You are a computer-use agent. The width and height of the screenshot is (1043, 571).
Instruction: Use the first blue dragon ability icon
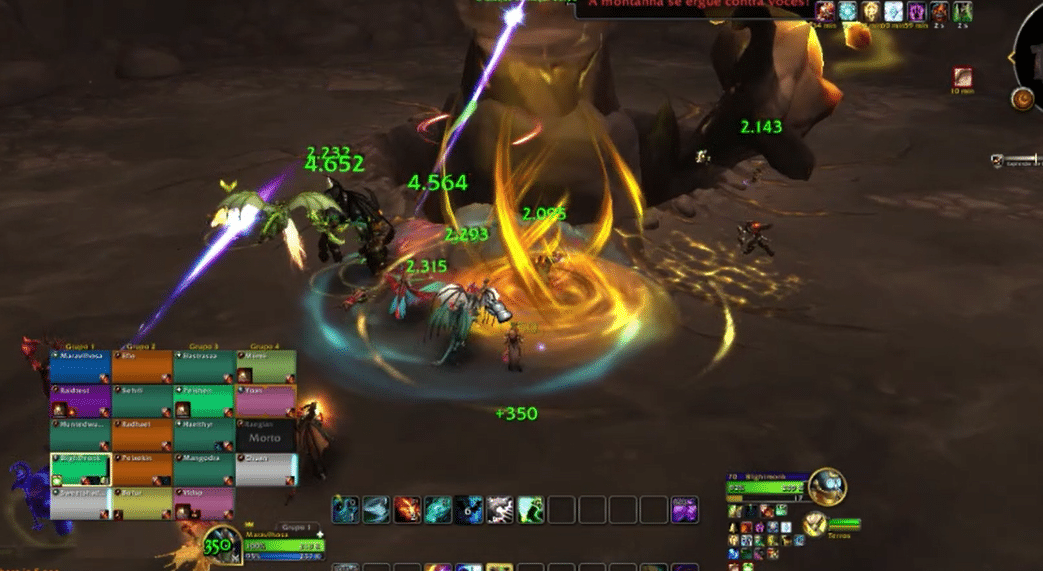[346, 510]
